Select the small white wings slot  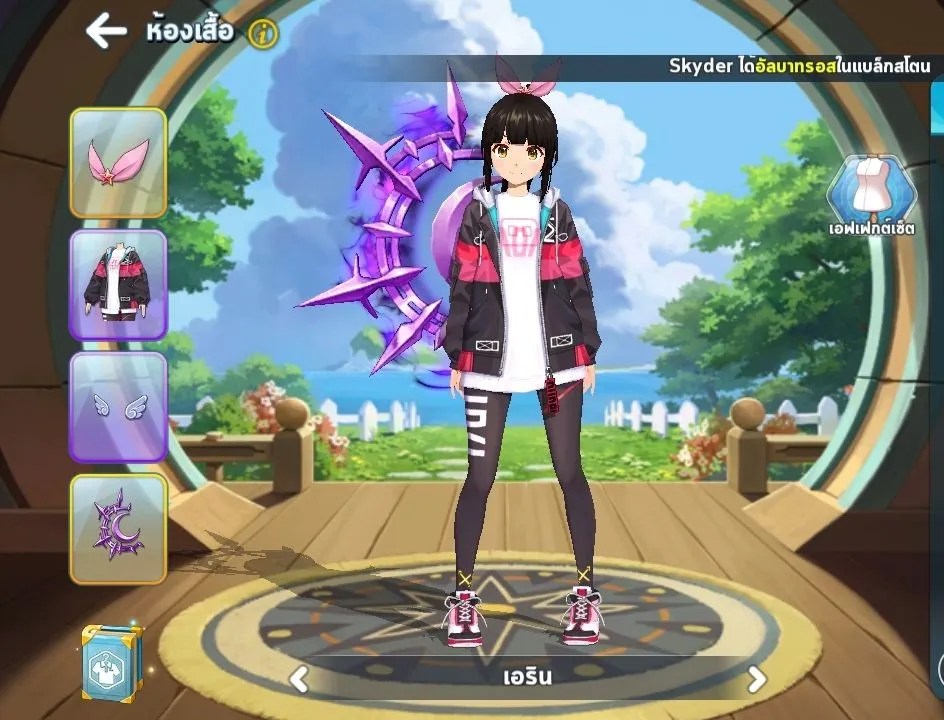pyautogui.click(x=118, y=407)
